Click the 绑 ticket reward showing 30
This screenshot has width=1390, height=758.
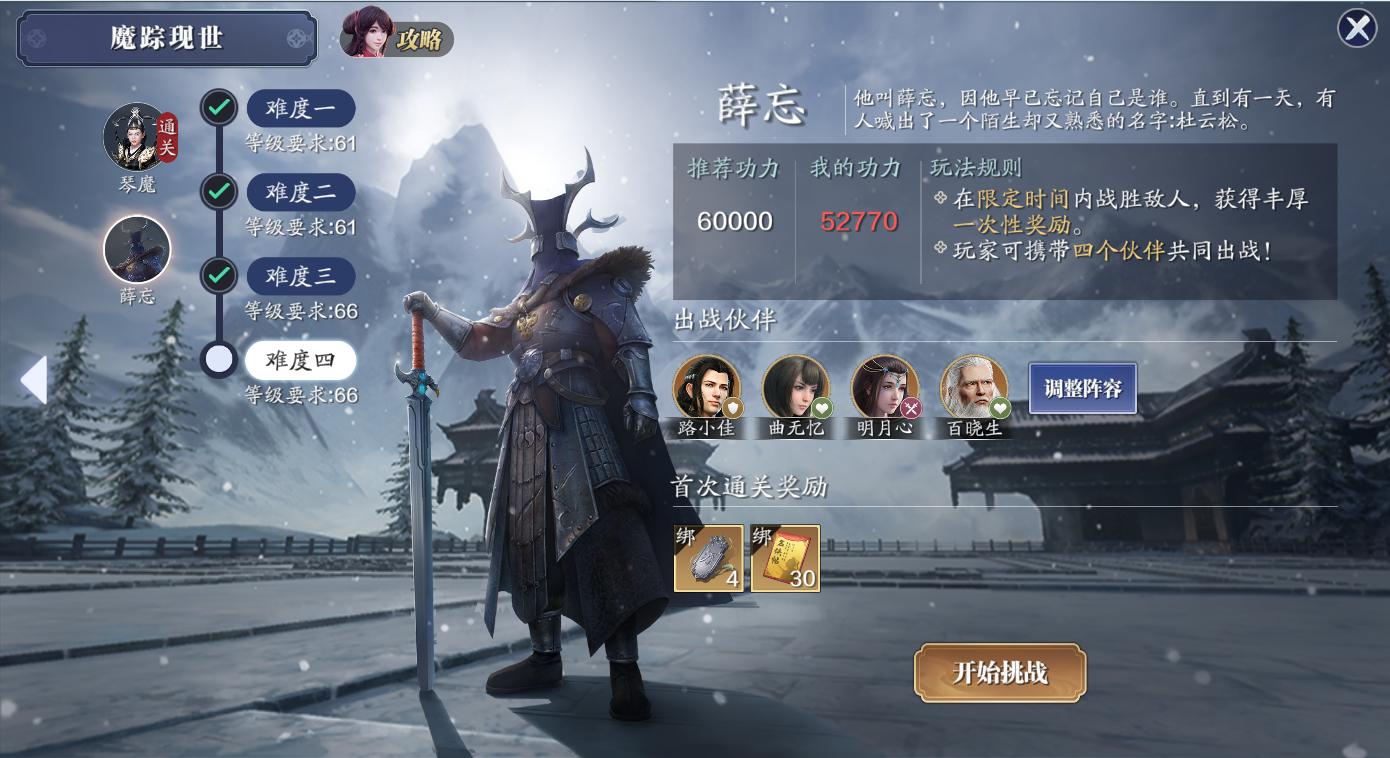[x=786, y=558]
